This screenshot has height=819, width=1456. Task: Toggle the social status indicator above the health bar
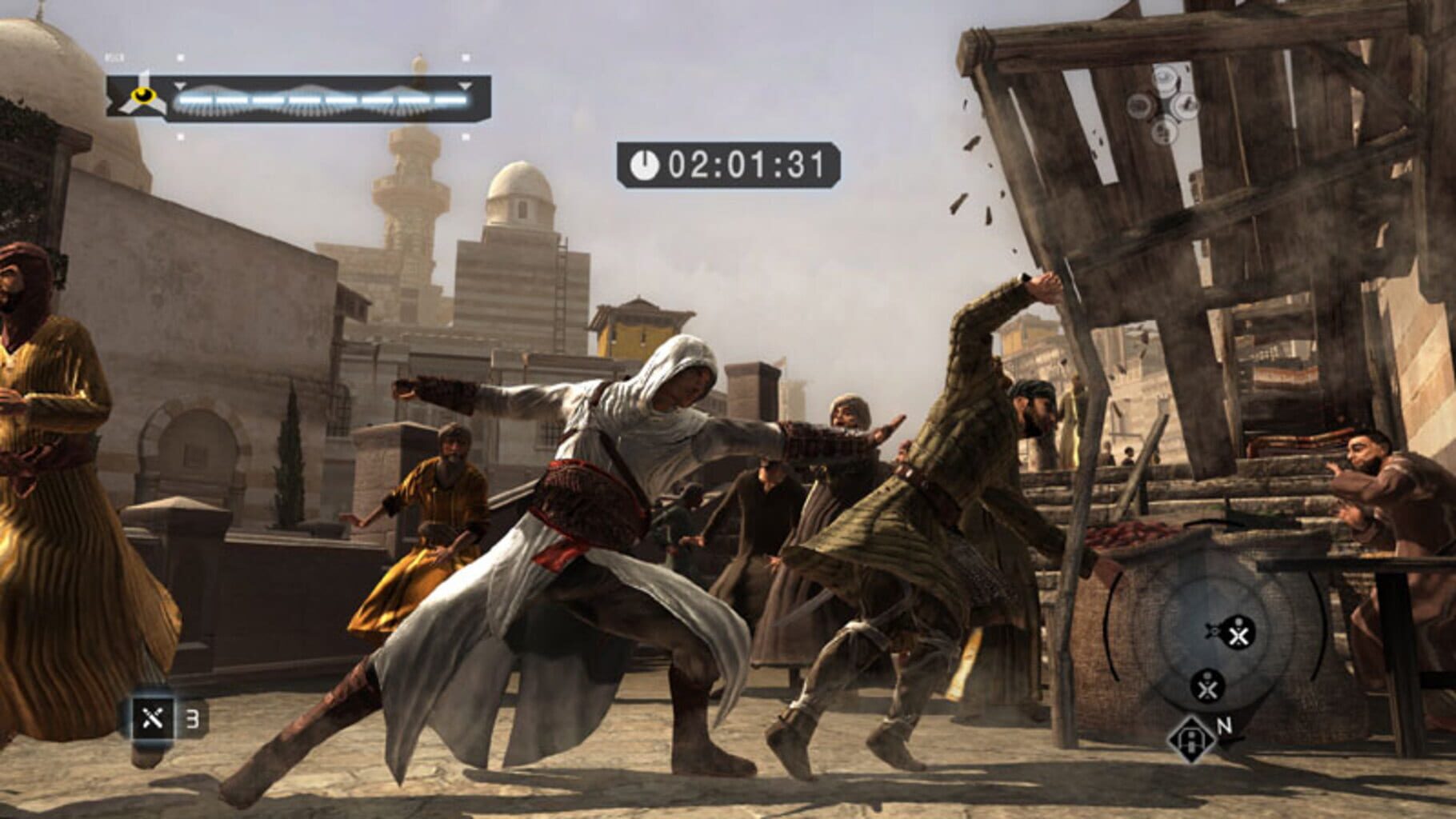(x=179, y=57)
